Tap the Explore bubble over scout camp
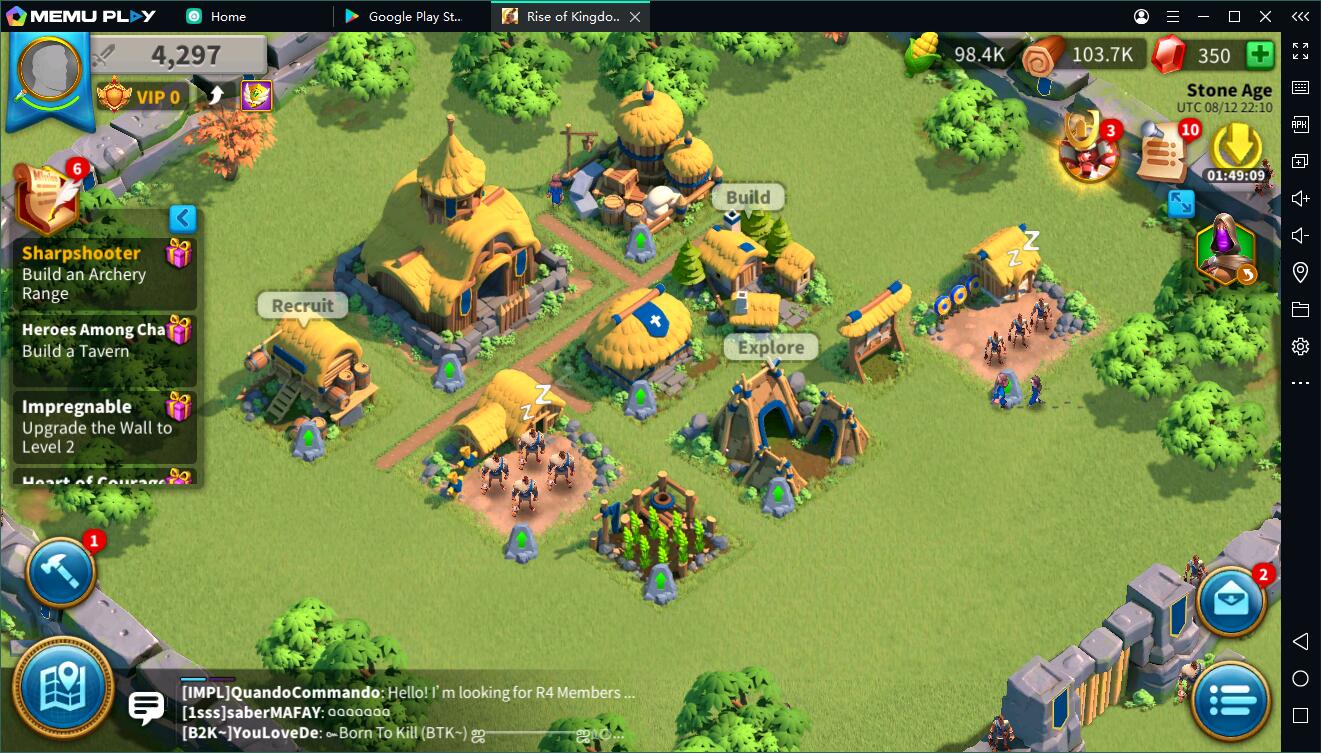 coord(771,348)
